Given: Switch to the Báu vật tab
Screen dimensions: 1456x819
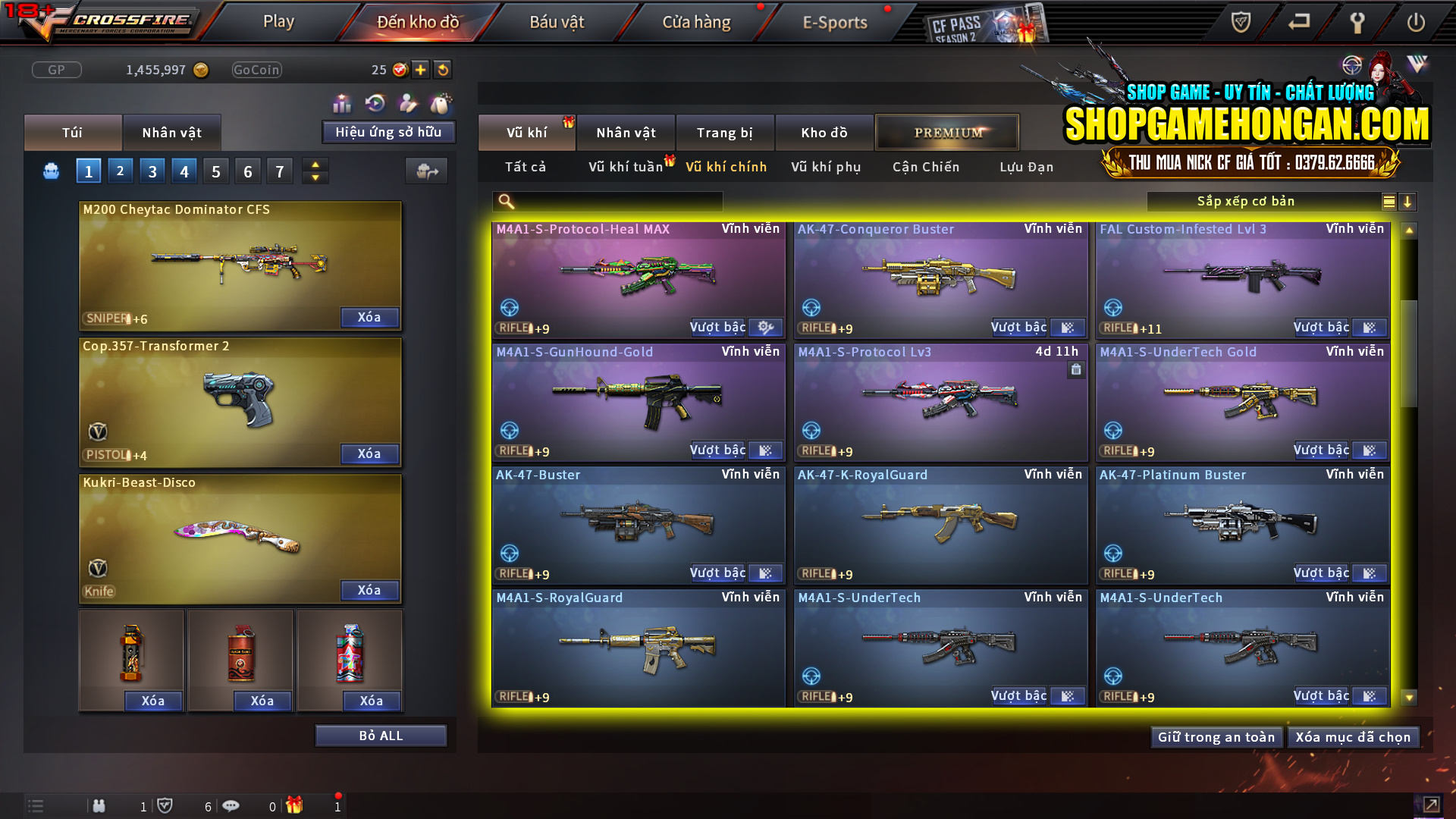Looking at the screenshot, I should [x=558, y=22].
